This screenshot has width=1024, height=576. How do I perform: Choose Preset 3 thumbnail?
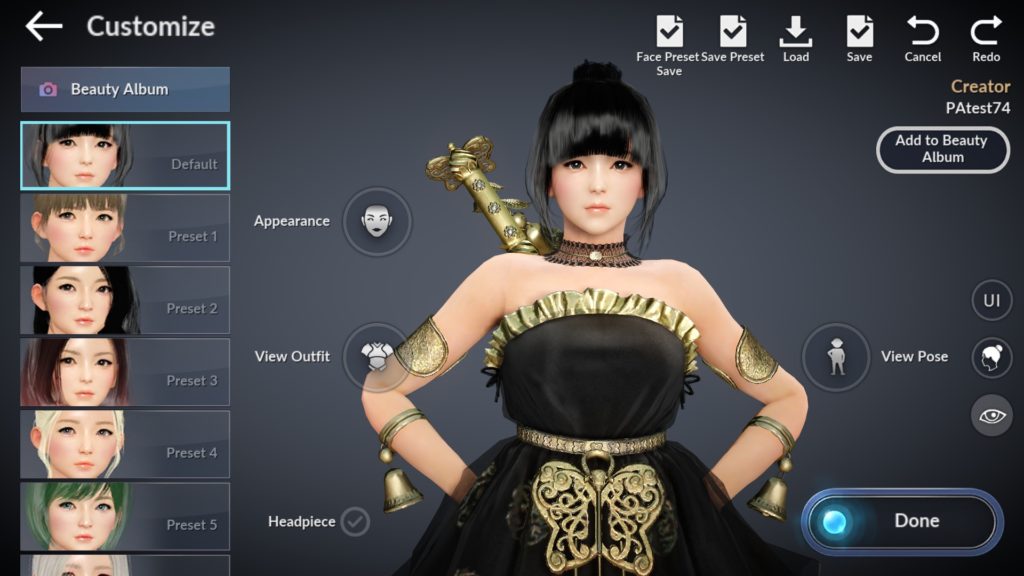pyautogui.click(x=125, y=372)
